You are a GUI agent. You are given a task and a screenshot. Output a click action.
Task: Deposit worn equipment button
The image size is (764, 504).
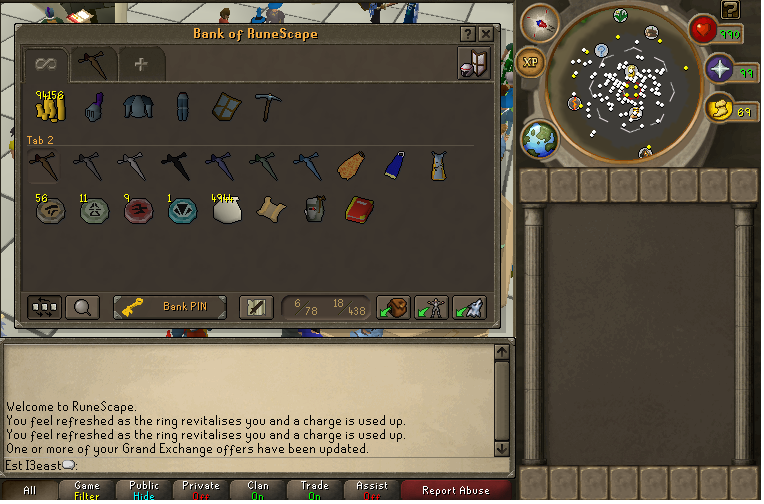pyautogui.click(x=431, y=307)
